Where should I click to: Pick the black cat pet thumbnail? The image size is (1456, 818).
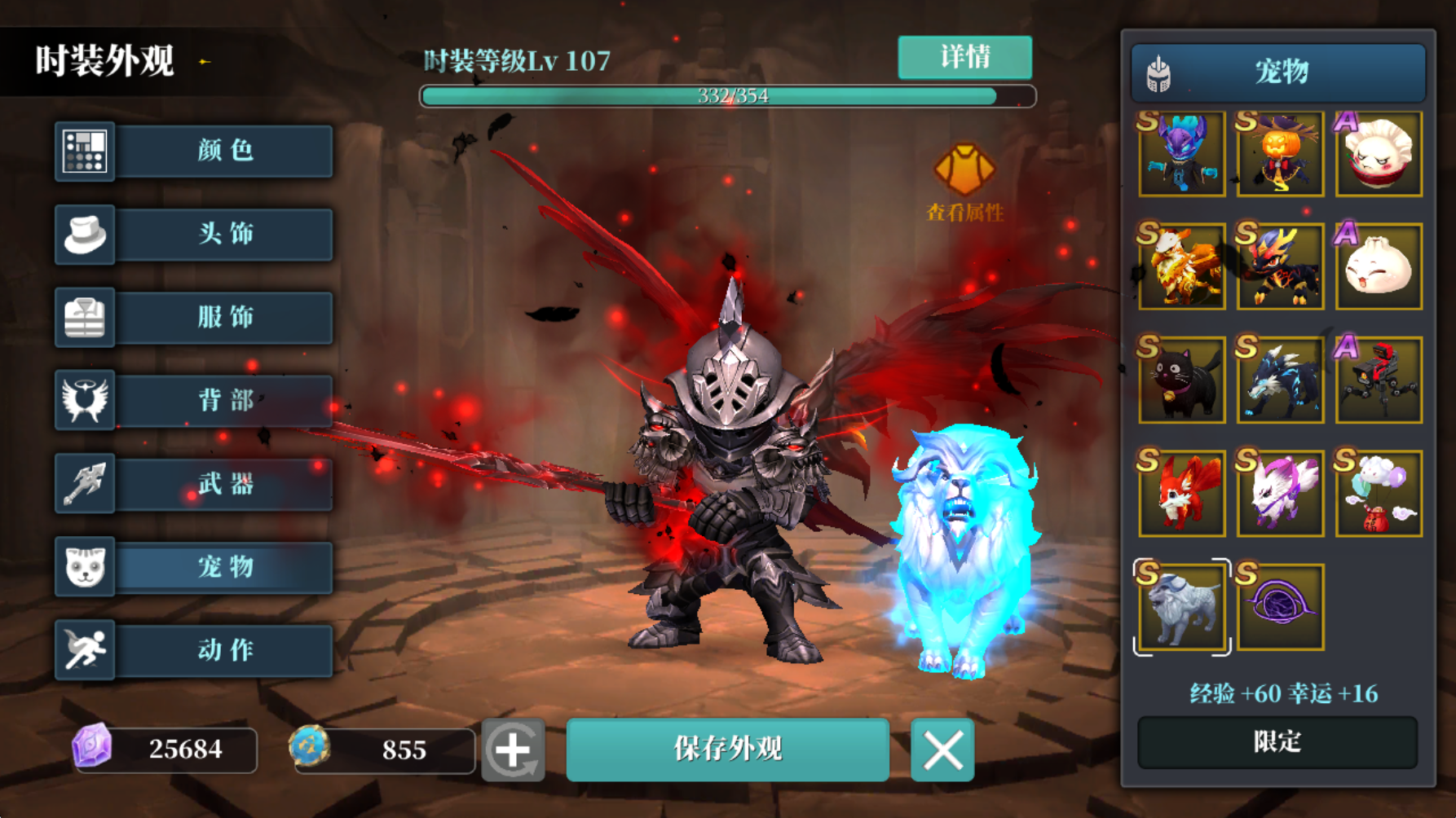click(1180, 380)
